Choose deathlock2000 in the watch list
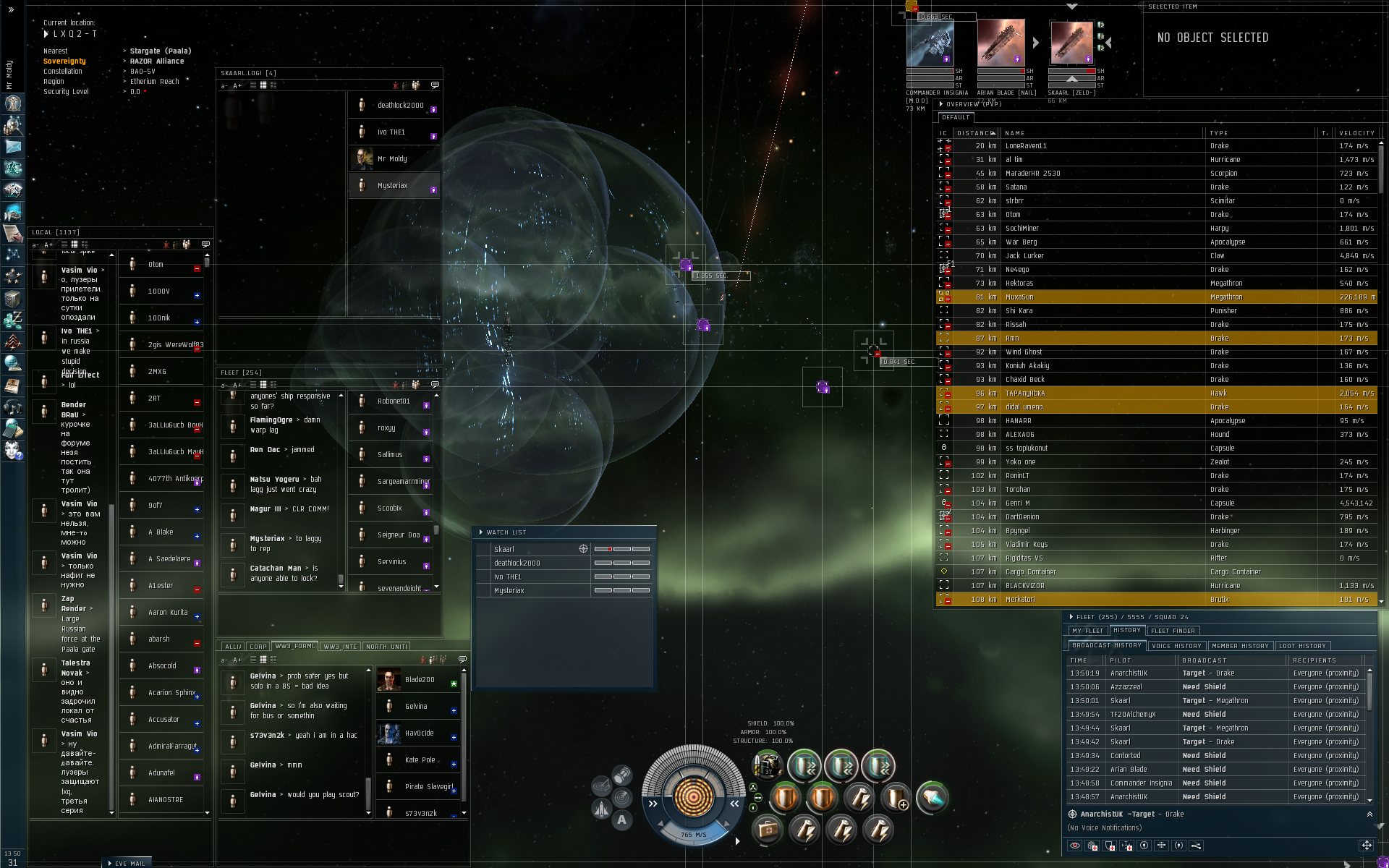This screenshot has width=1389, height=868. (517, 563)
